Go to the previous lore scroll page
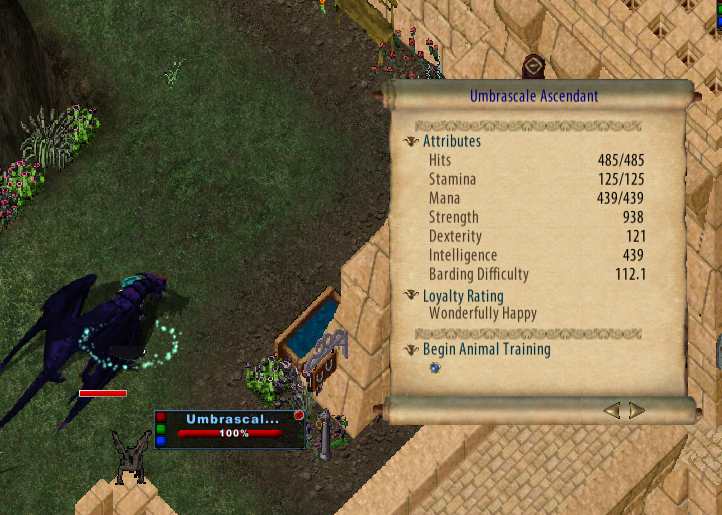The width and height of the screenshot is (722, 515). pos(612,410)
